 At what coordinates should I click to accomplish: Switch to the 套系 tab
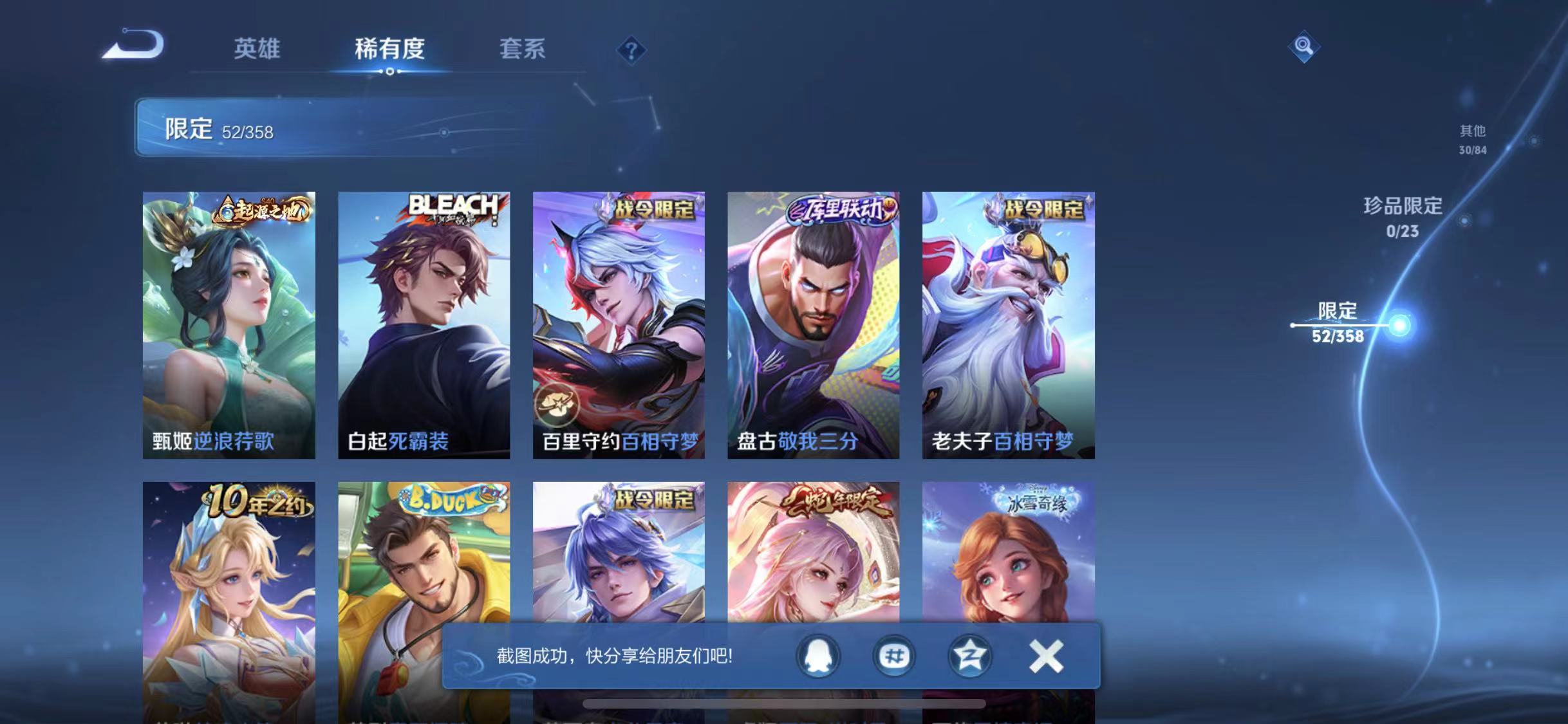click(524, 49)
